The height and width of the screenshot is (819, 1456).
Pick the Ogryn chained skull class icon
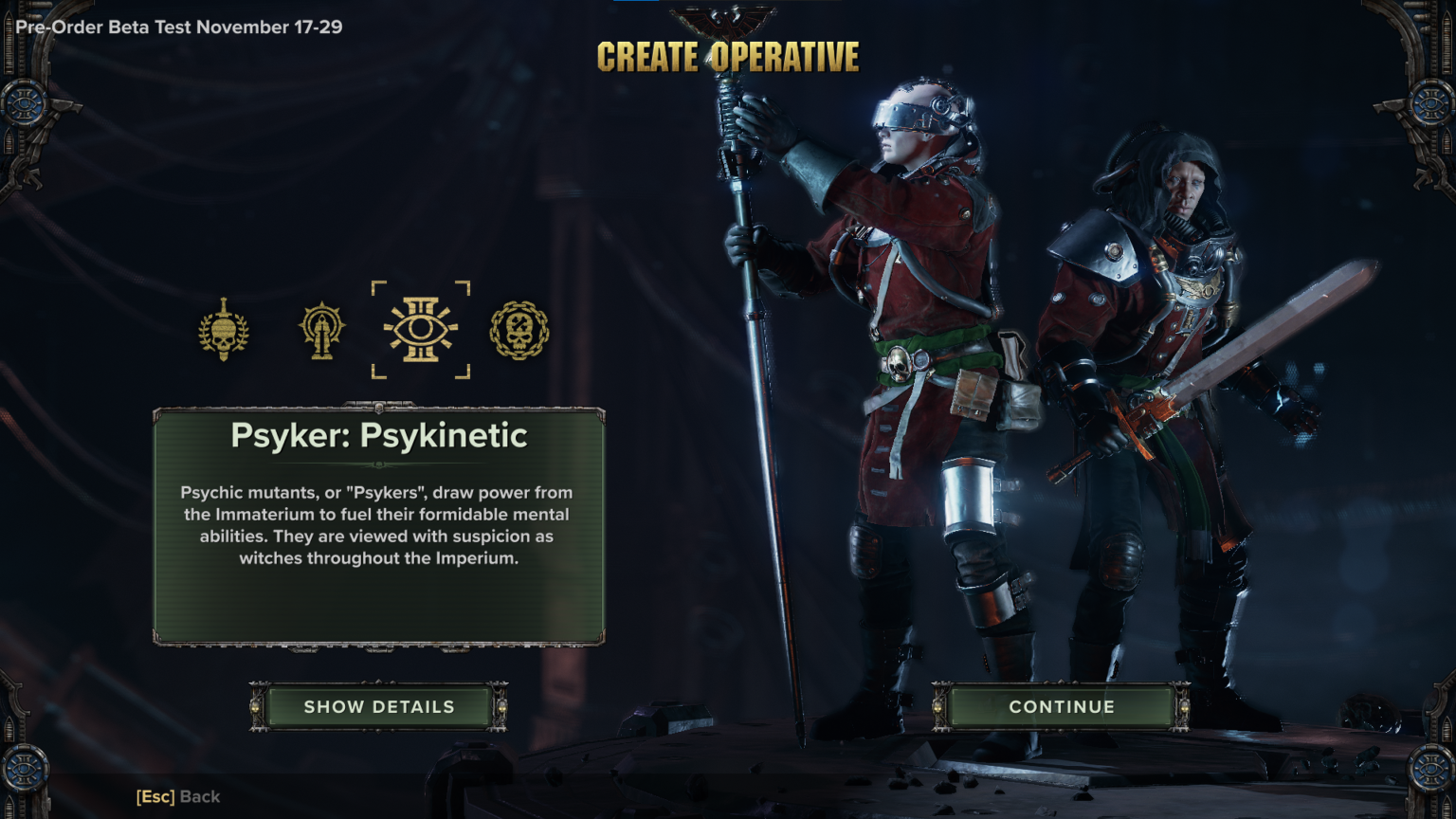click(519, 330)
